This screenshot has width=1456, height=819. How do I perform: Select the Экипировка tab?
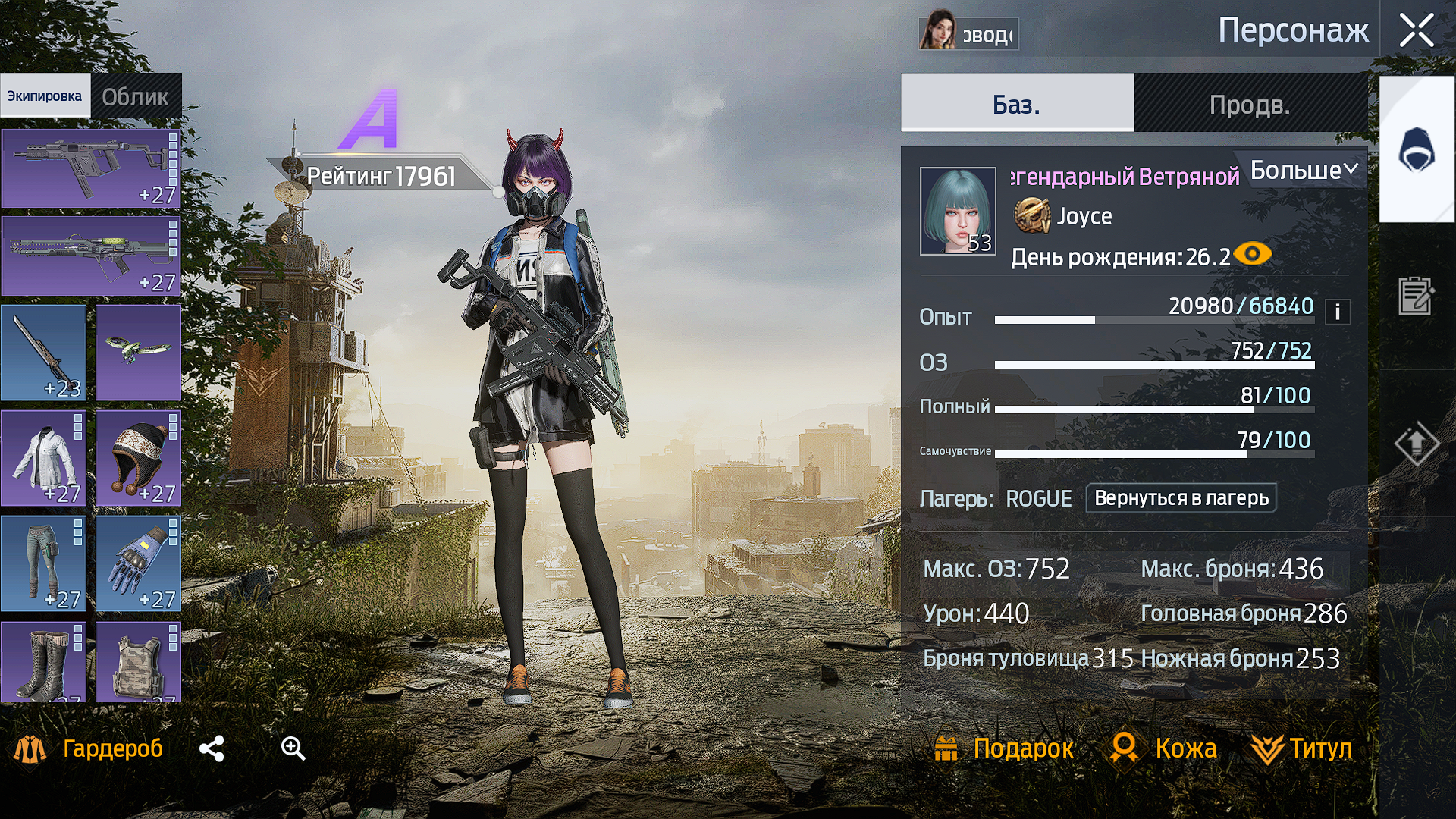(45, 96)
